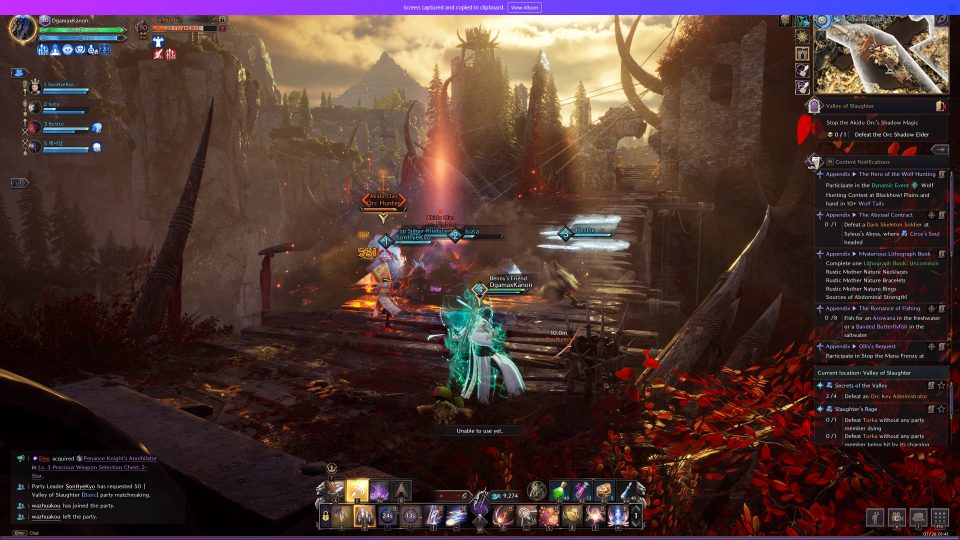The width and height of the screenshot is (960, 540).
Task: Use the green potion item
Action: click(563, 490)
